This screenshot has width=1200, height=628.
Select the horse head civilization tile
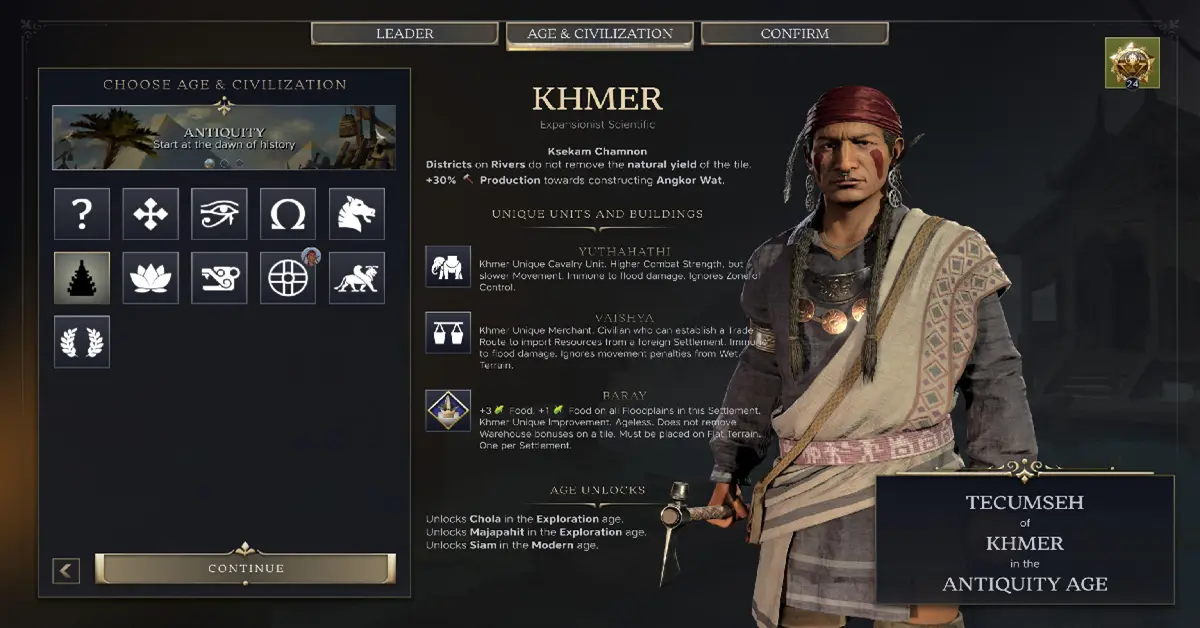tap(357, 214)
